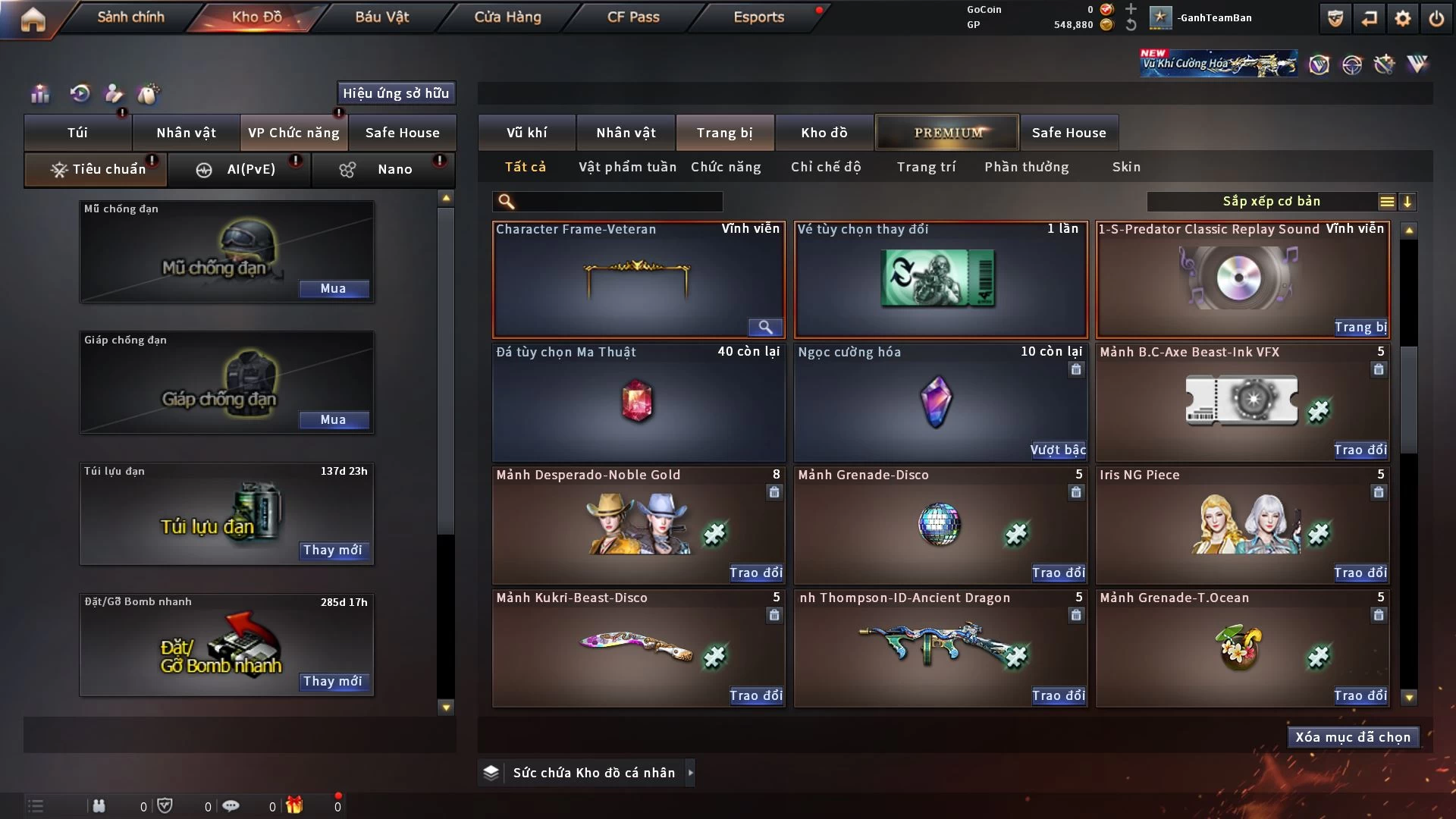Image resolution: width=1456 pixels, height=819 pixels.
Task: Open the CF Pass page
Action: 633,17
